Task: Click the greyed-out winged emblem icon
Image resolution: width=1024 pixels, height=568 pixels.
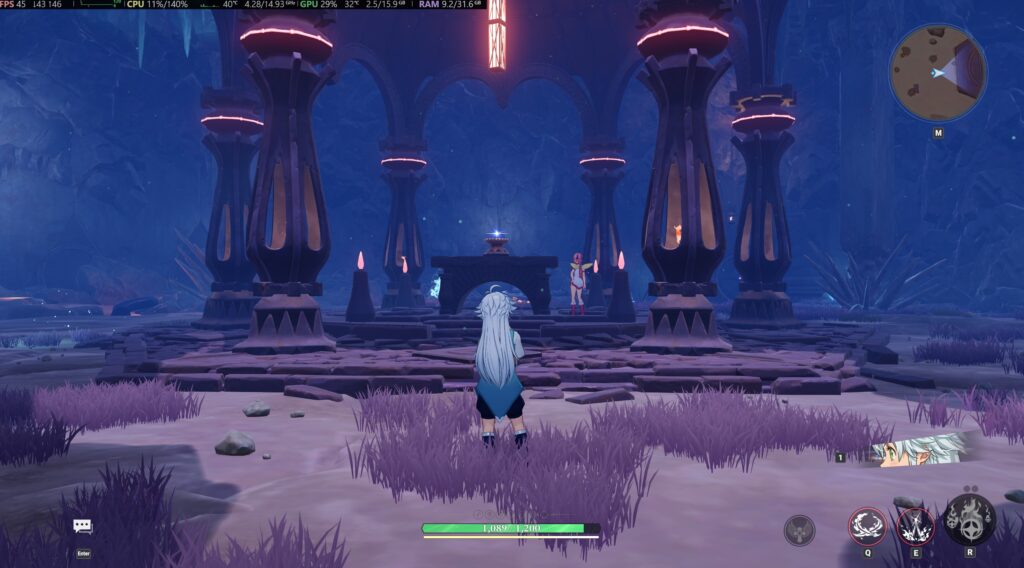Action: [x=798, y=529]
